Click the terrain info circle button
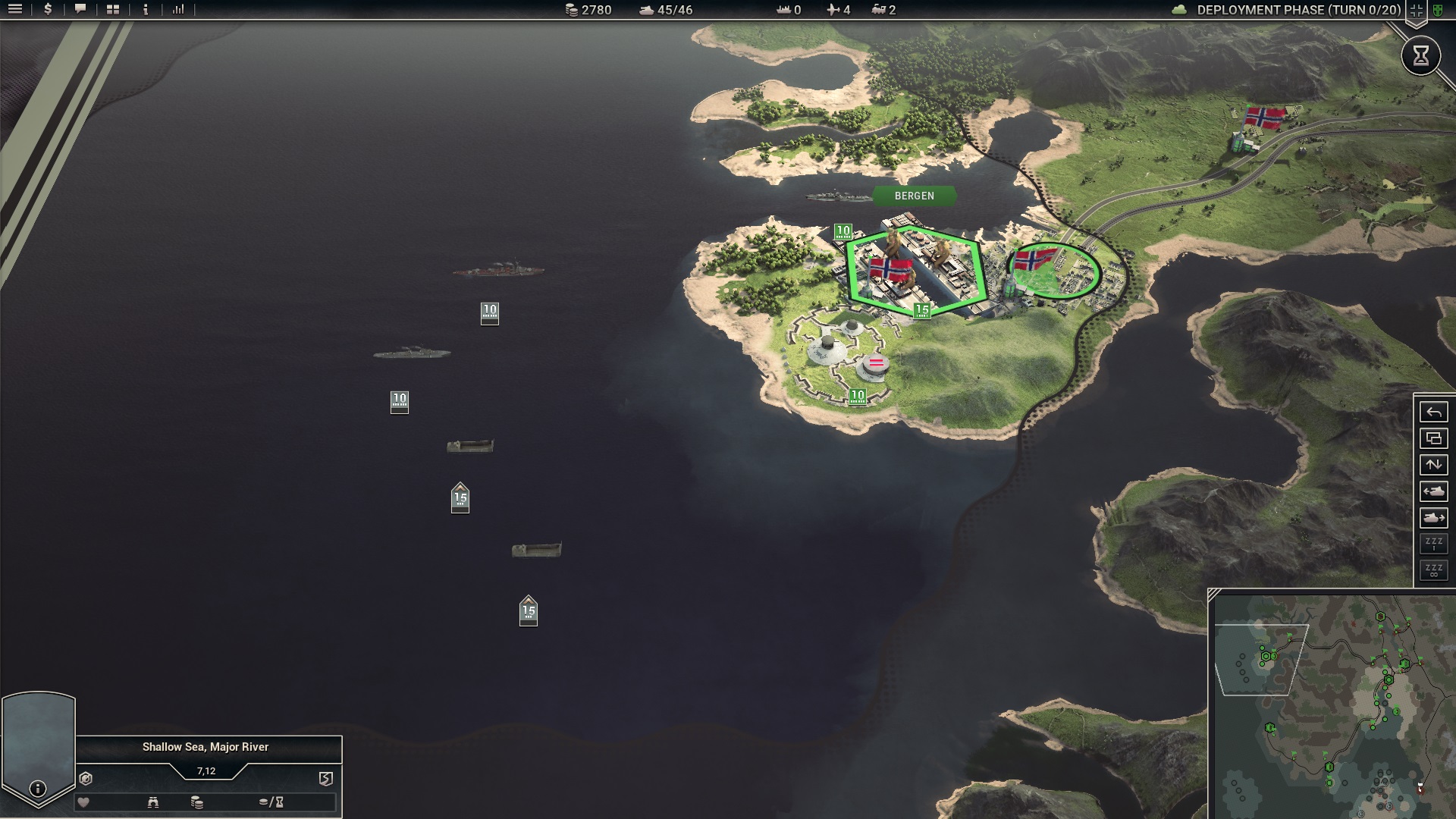Image resolution: width=1456 pixels, height=819 pixels. point(38,789)
